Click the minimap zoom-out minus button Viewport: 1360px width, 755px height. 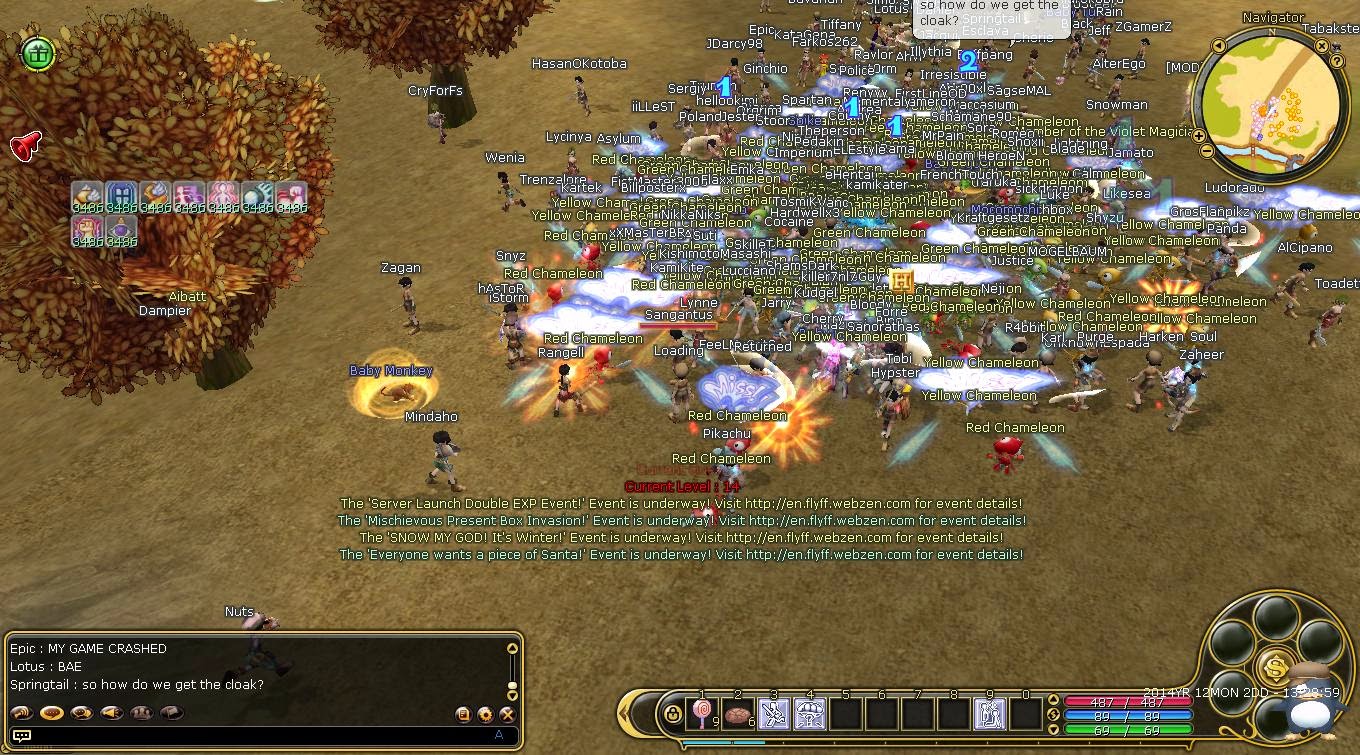tap(1207, 151)
